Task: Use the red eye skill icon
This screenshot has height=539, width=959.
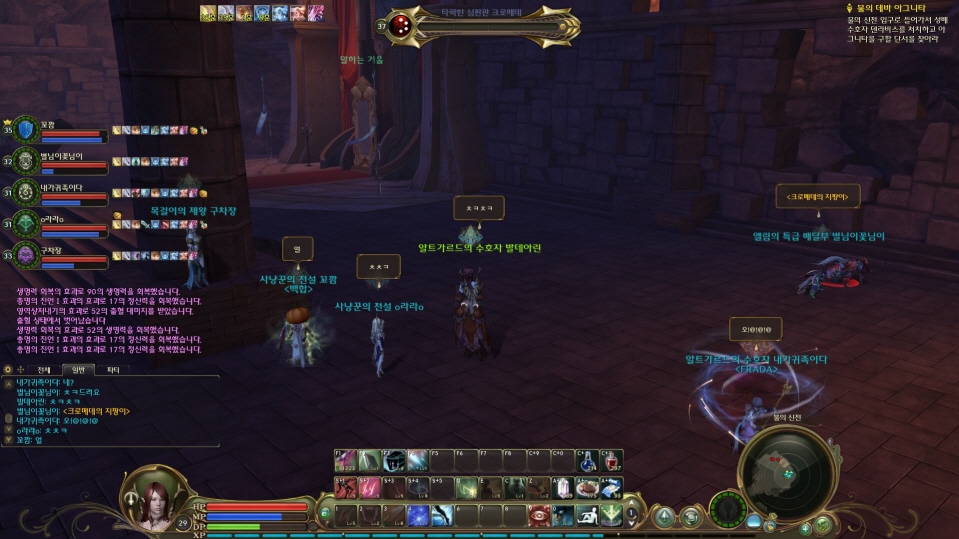Action: [539, 514]
